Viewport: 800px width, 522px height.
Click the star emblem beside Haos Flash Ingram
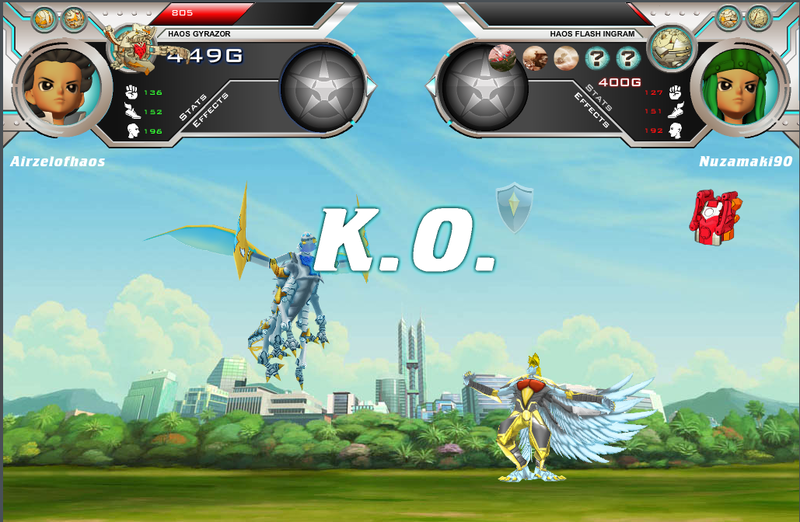tap(484, 92)
